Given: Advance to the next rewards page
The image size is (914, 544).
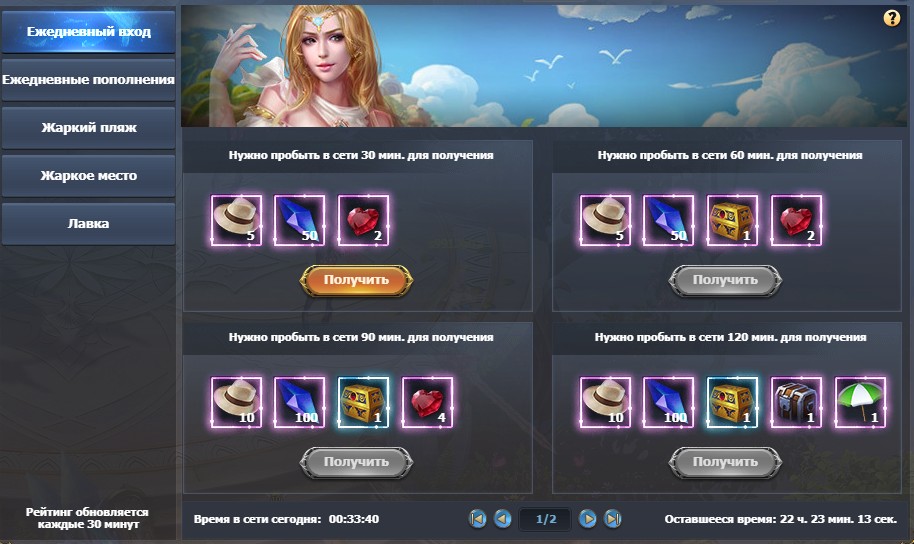Looking at the screenshot, I should tap(588, 518).
